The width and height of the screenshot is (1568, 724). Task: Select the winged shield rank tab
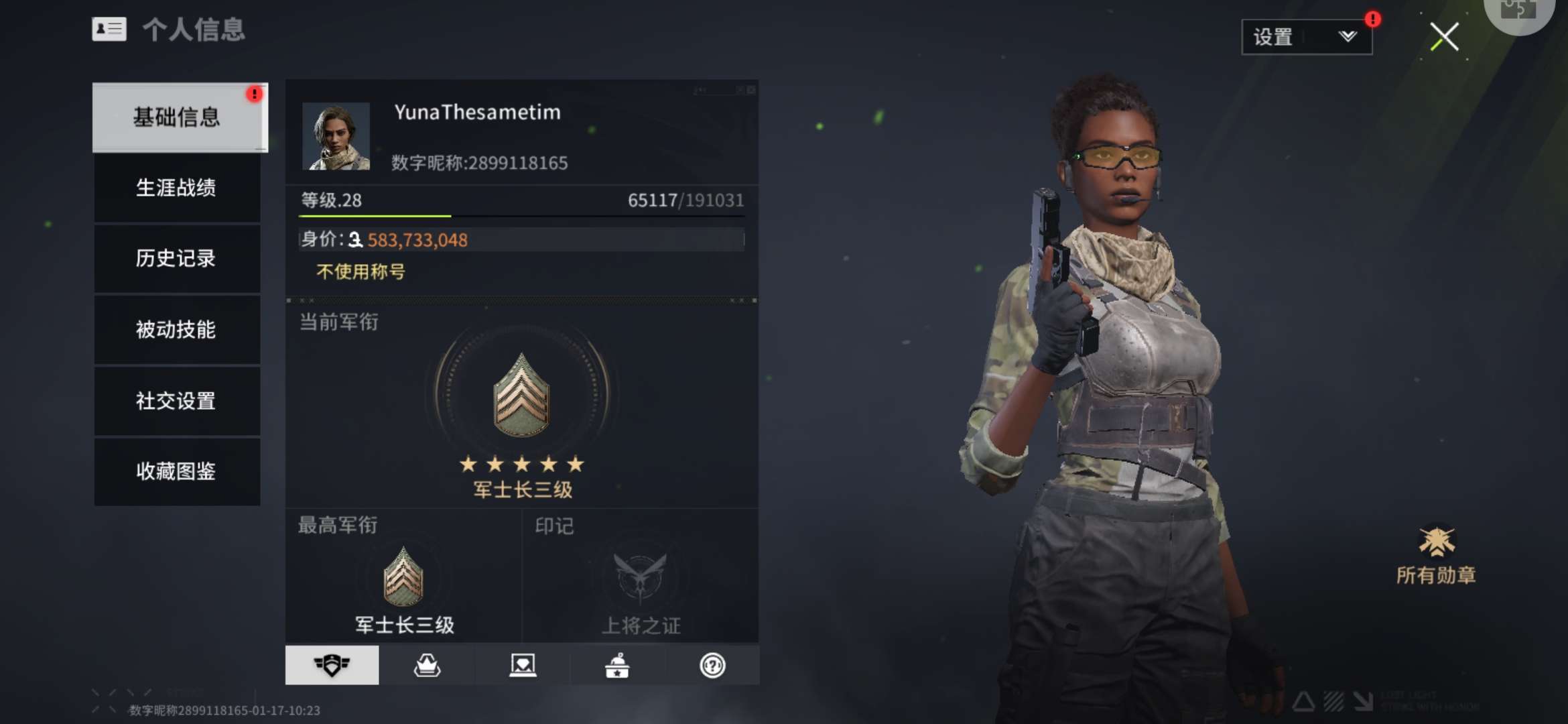coord(332,665)
